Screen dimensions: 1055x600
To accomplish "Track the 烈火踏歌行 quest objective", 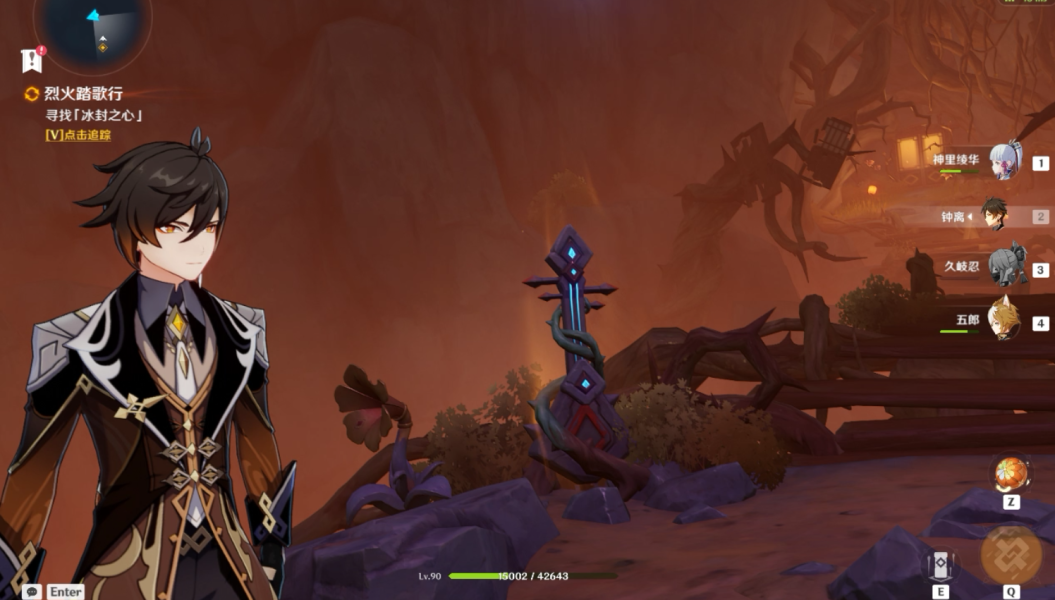I will pyautogui.click(x=78, y=135).
